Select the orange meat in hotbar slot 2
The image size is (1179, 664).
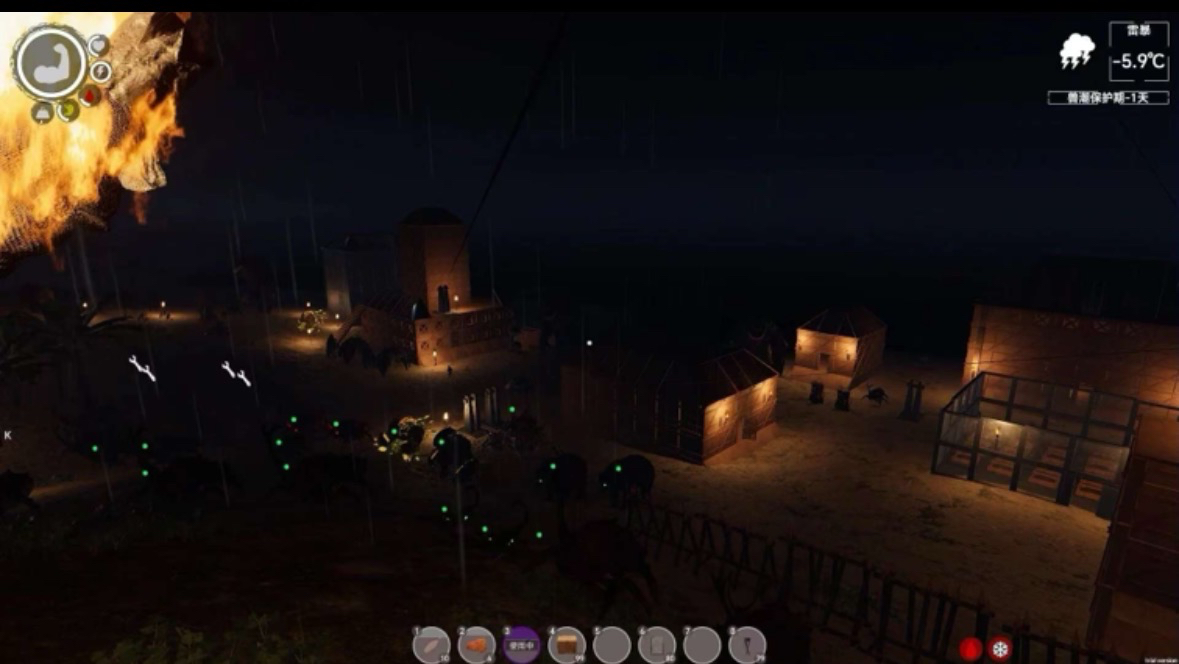[476, 644]
